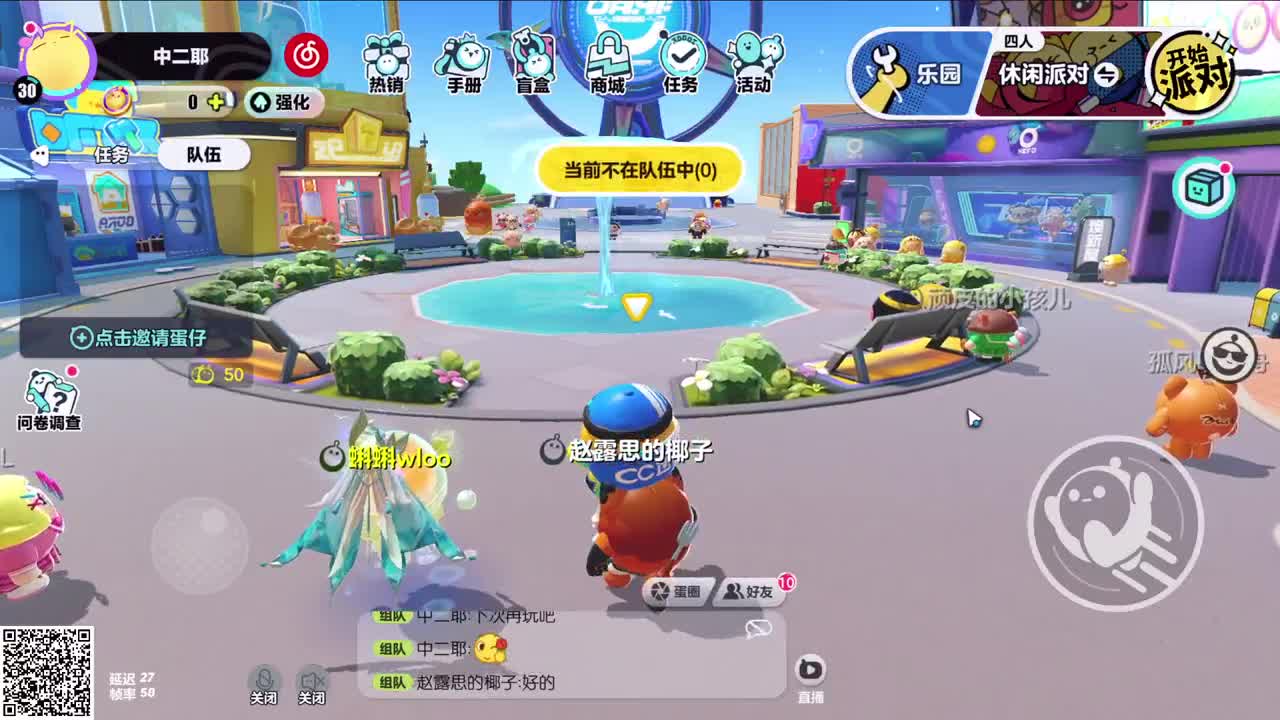The image size is (1280, 720).
Task: Hide the chat with slashed bubble icon
Action: 760,628
